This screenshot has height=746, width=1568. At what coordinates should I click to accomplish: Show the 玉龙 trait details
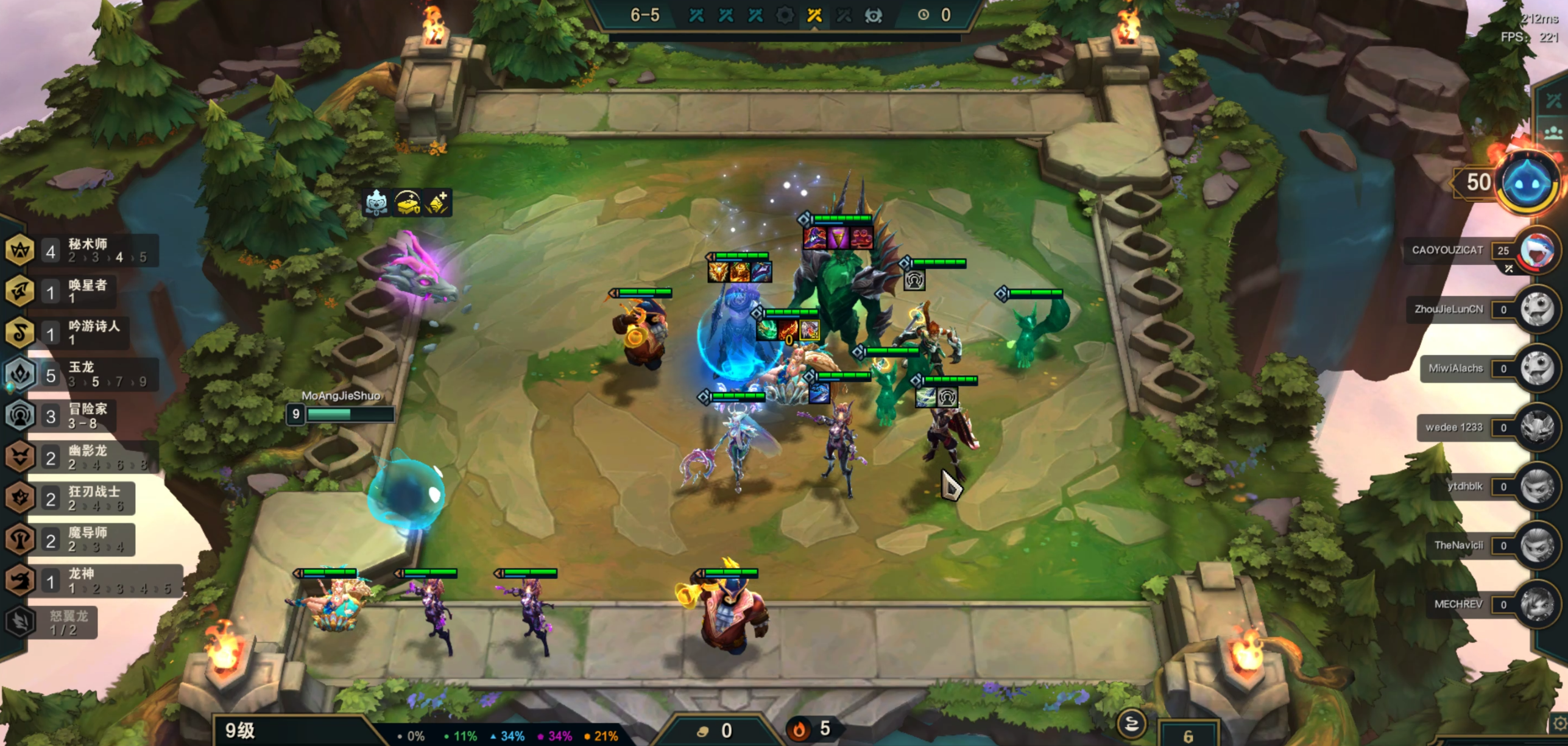[x=85, y=374]
